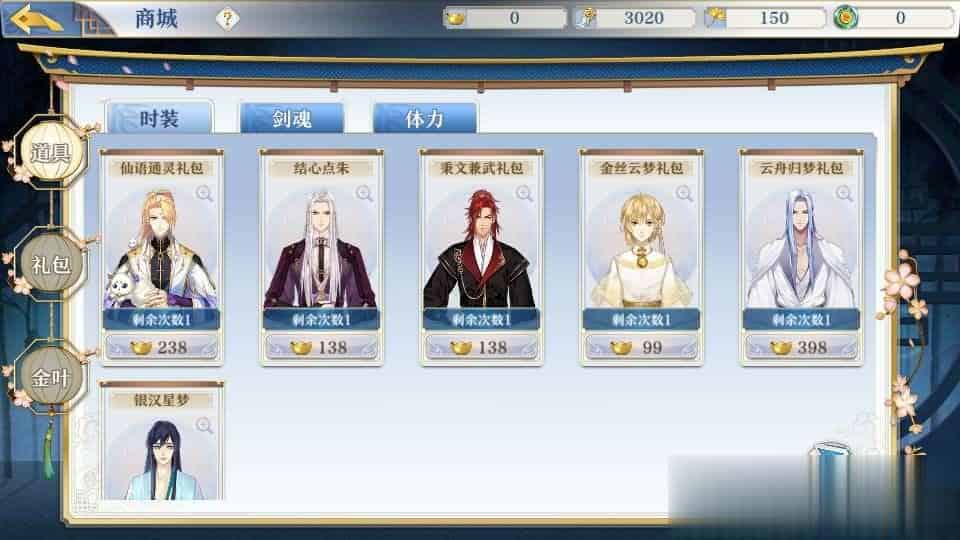
Task: Buy 金丝云梦礼包 for 99 ingots
Action: [641, 348]
